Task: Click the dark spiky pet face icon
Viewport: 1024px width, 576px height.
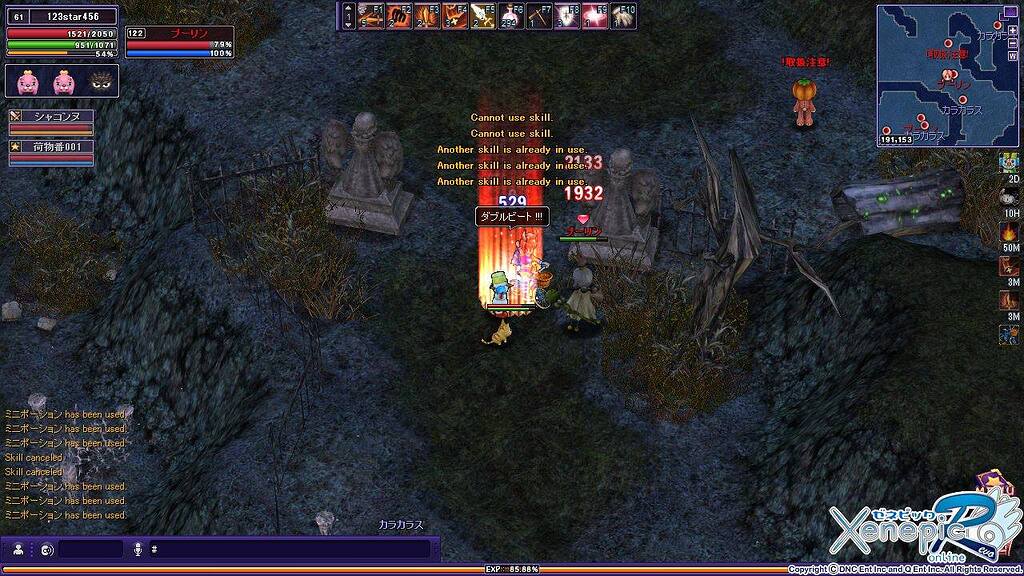Action: coord(100,82)
